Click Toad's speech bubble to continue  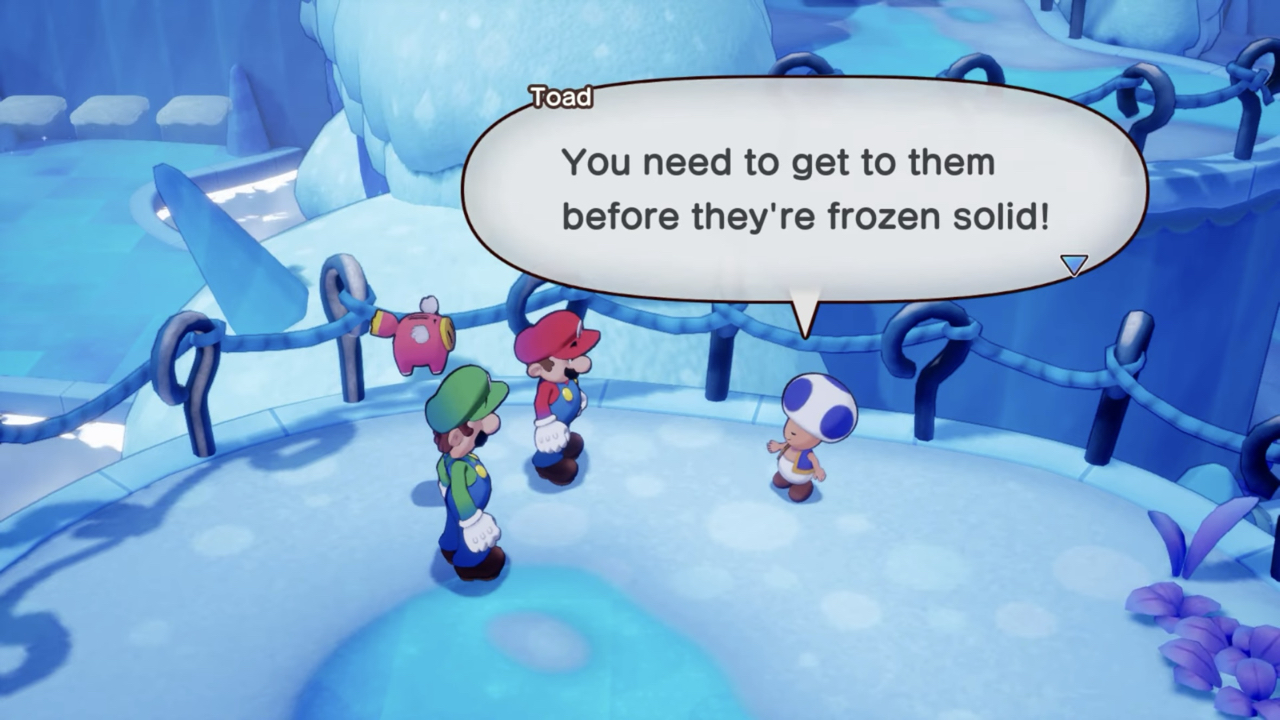(804, 190)
